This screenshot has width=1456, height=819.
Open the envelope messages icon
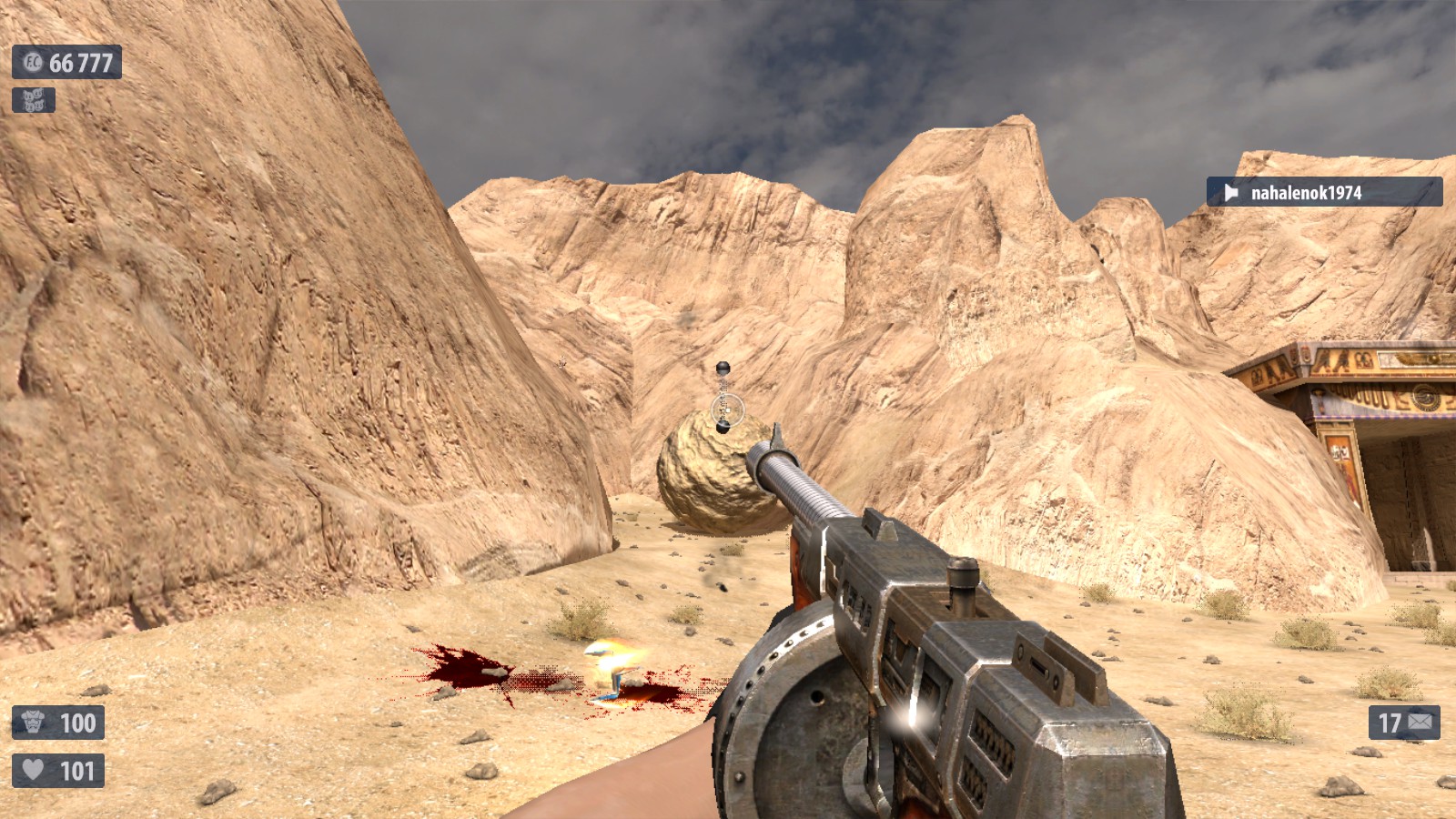tap(1420, 723)
